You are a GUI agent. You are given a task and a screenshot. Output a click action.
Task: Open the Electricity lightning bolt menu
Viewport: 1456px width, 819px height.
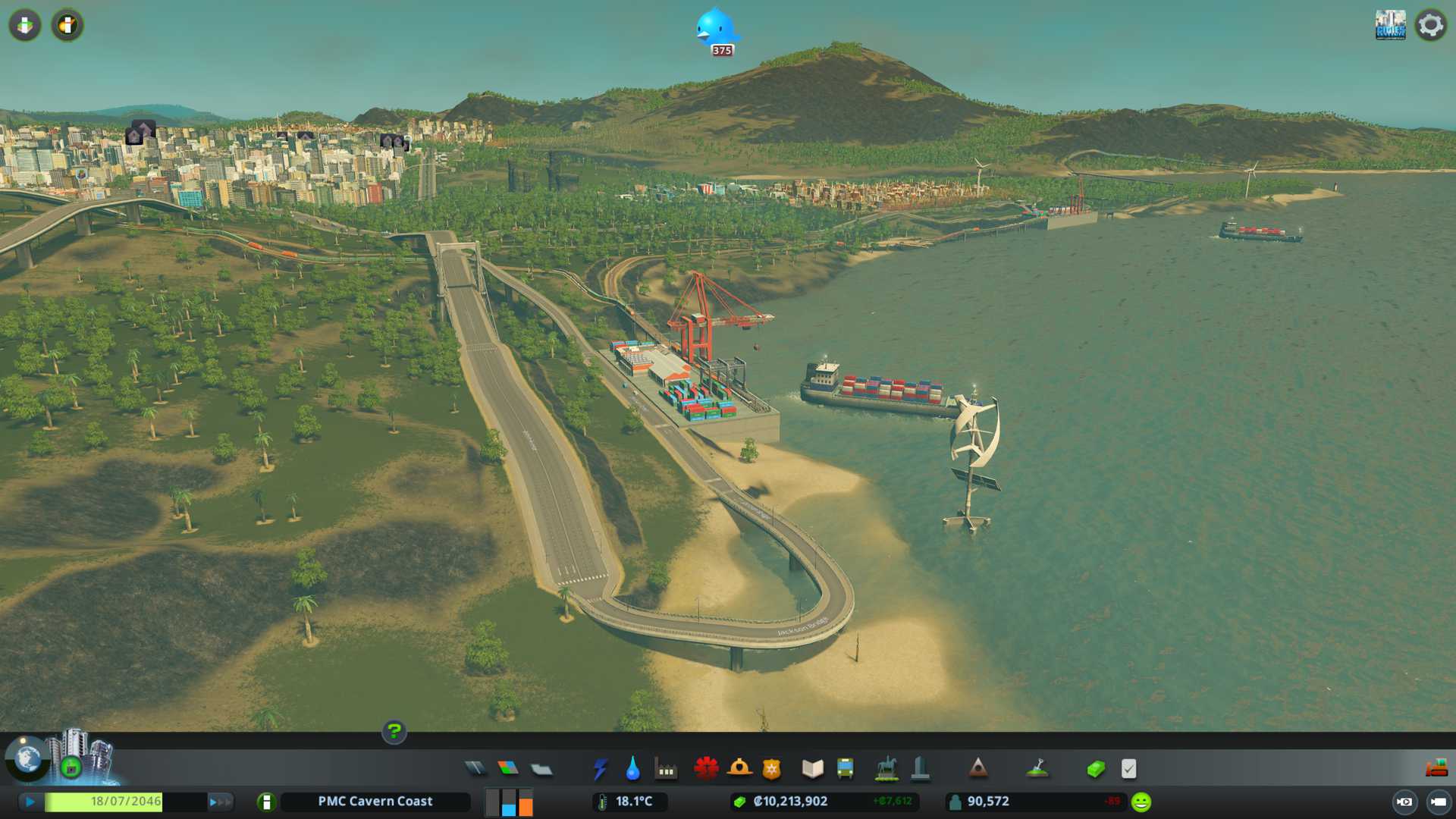tap(601, 769)
